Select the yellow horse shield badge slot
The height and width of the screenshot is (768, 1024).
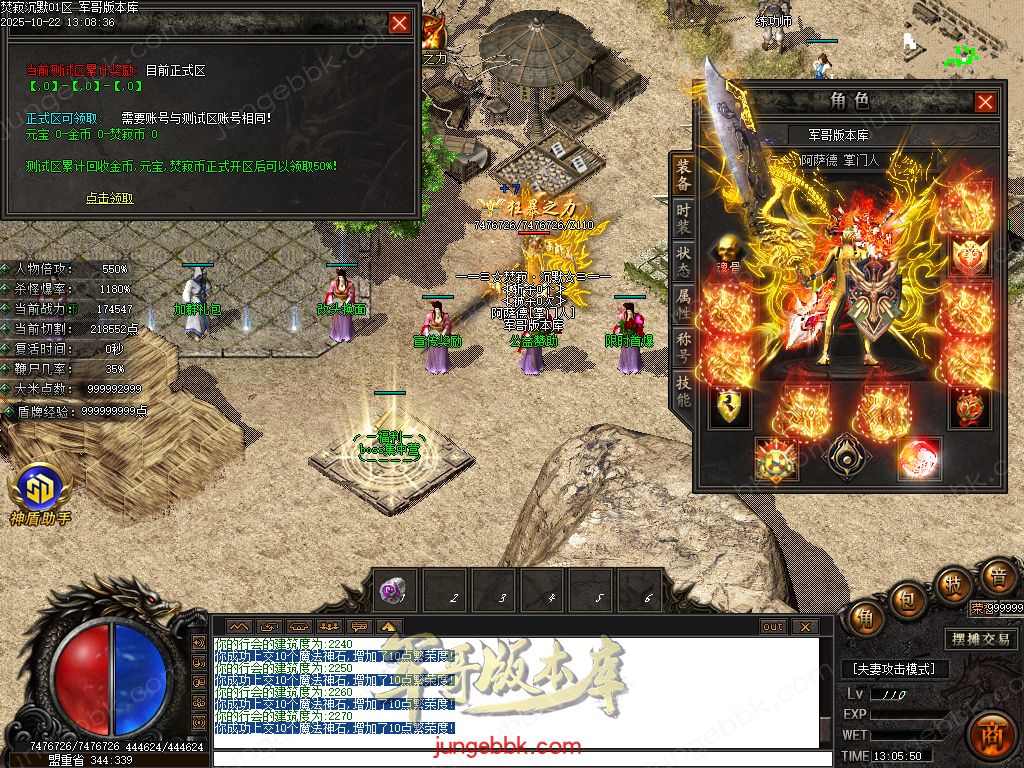tap(727, 407)
